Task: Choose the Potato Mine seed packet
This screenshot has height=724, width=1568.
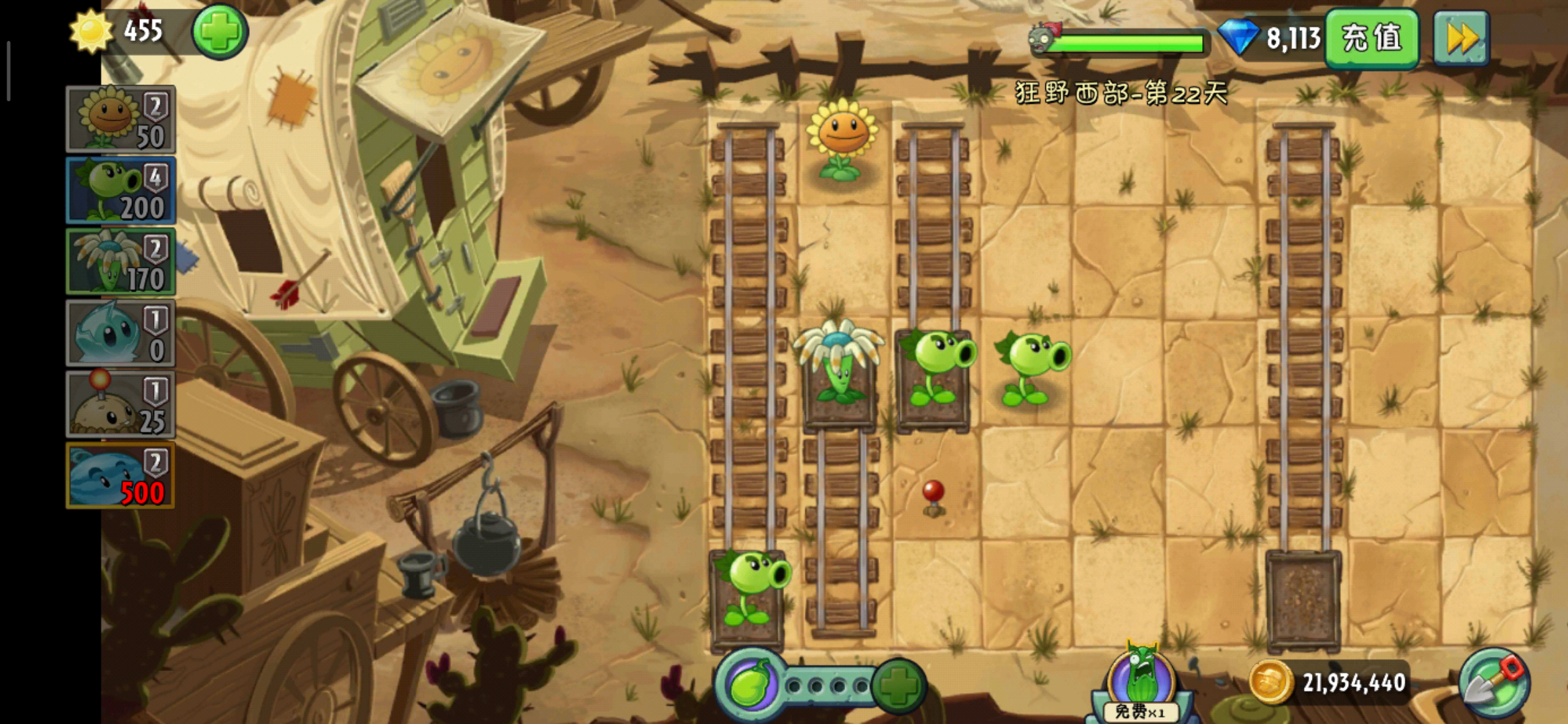Action: [121, 404]
